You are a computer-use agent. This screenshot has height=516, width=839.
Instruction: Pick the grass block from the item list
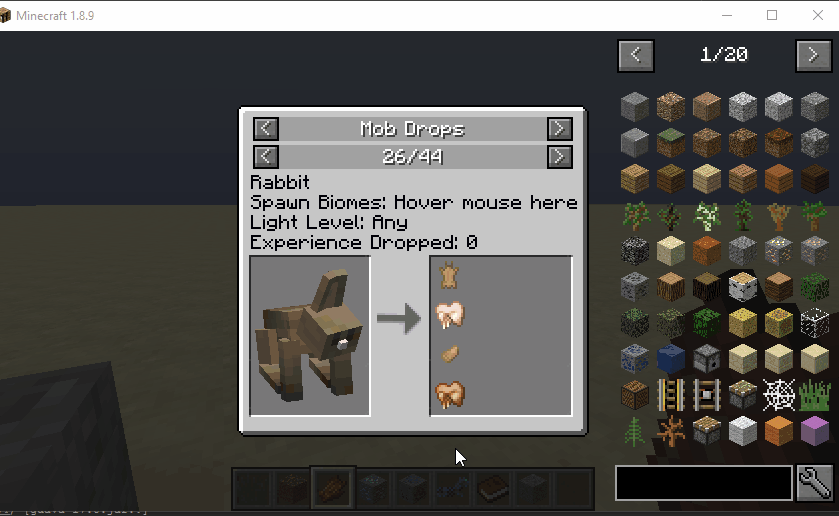pos(672,143)
